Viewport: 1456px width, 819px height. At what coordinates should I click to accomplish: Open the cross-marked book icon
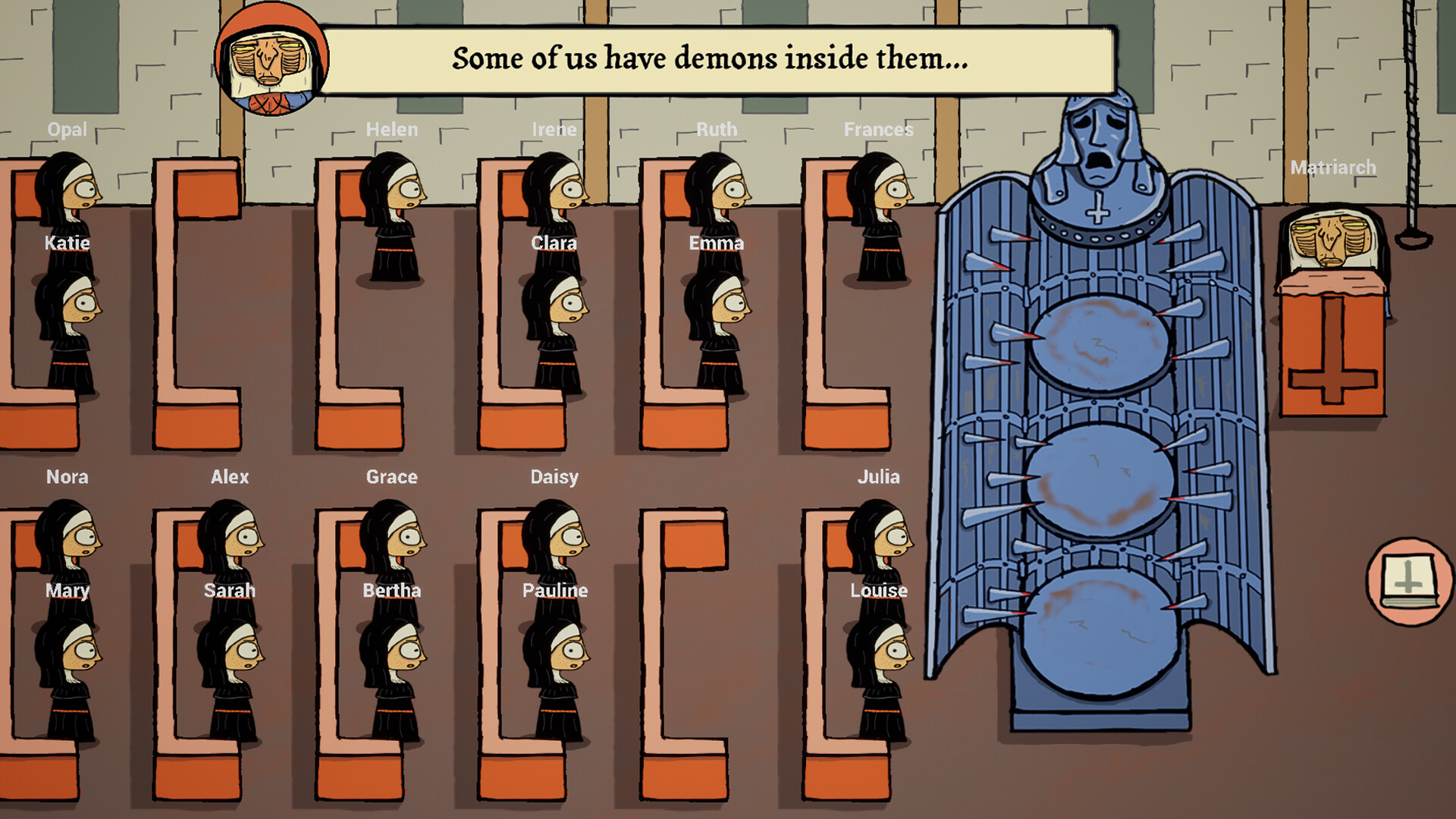[x=1409, y=582]
